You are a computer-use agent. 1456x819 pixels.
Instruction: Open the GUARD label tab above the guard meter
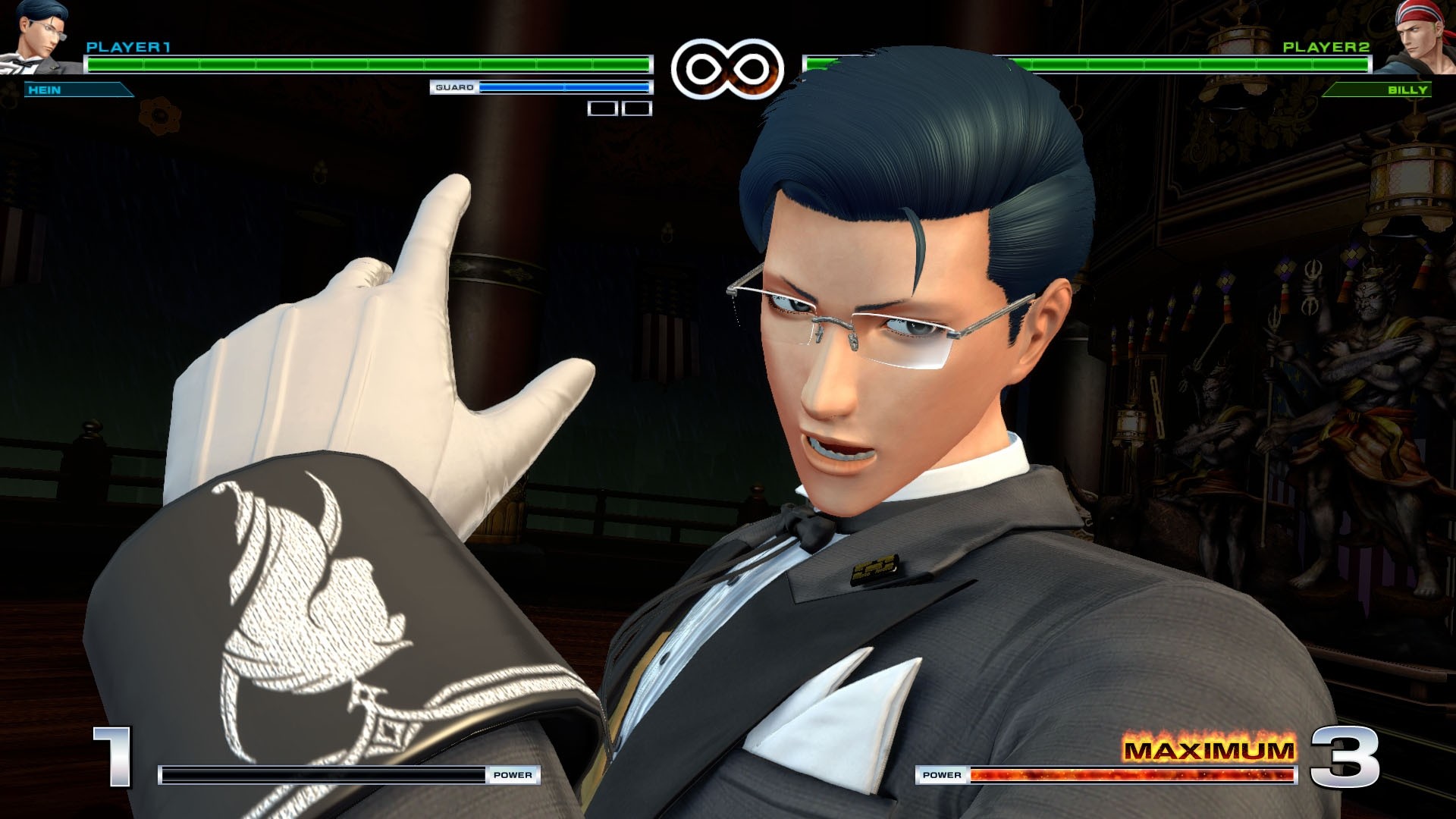(x=453, y=89)
